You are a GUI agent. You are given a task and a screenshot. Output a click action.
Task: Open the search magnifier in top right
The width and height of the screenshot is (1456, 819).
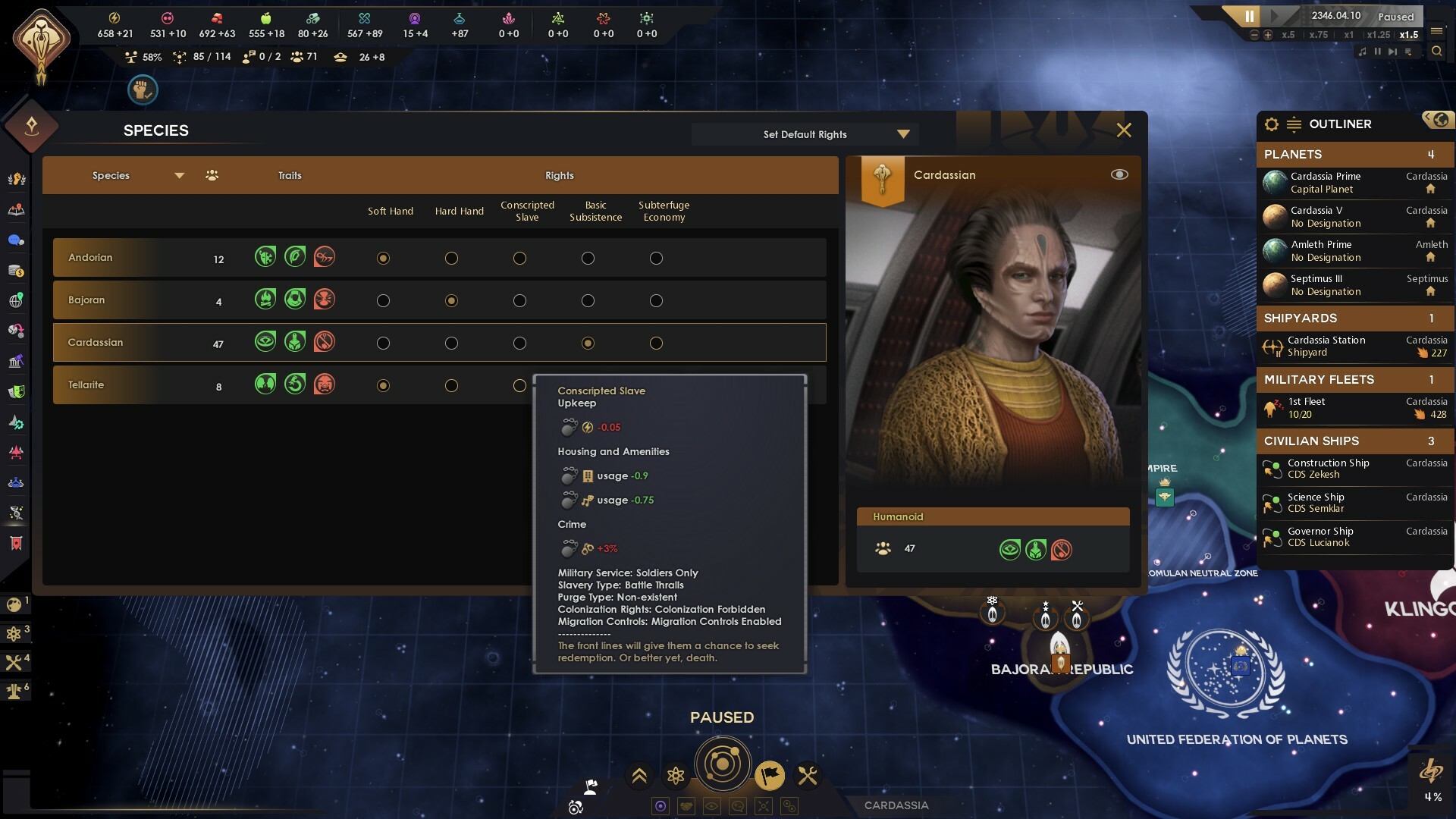pyautogui.click(x=1438, y=52)
